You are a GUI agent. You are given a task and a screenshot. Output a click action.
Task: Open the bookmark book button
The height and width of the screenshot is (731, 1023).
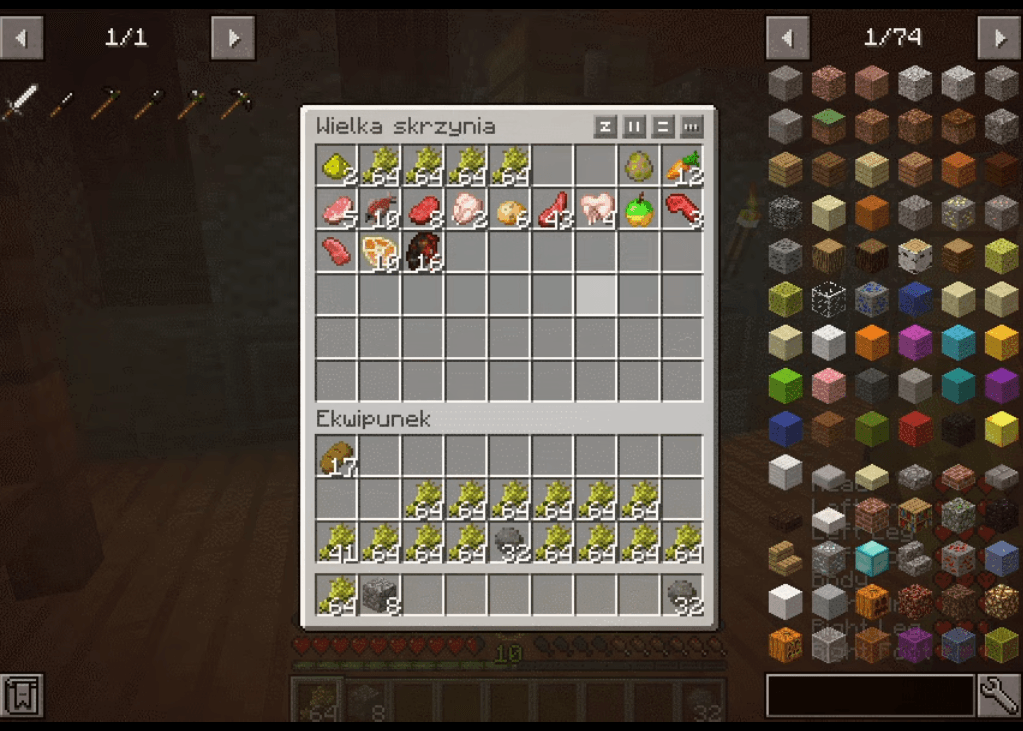(21, 695)
